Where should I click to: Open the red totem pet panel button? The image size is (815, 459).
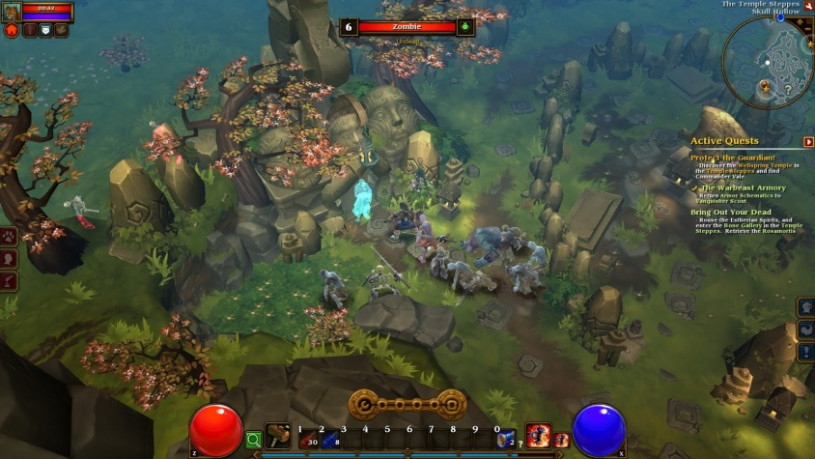click(28, 30)
